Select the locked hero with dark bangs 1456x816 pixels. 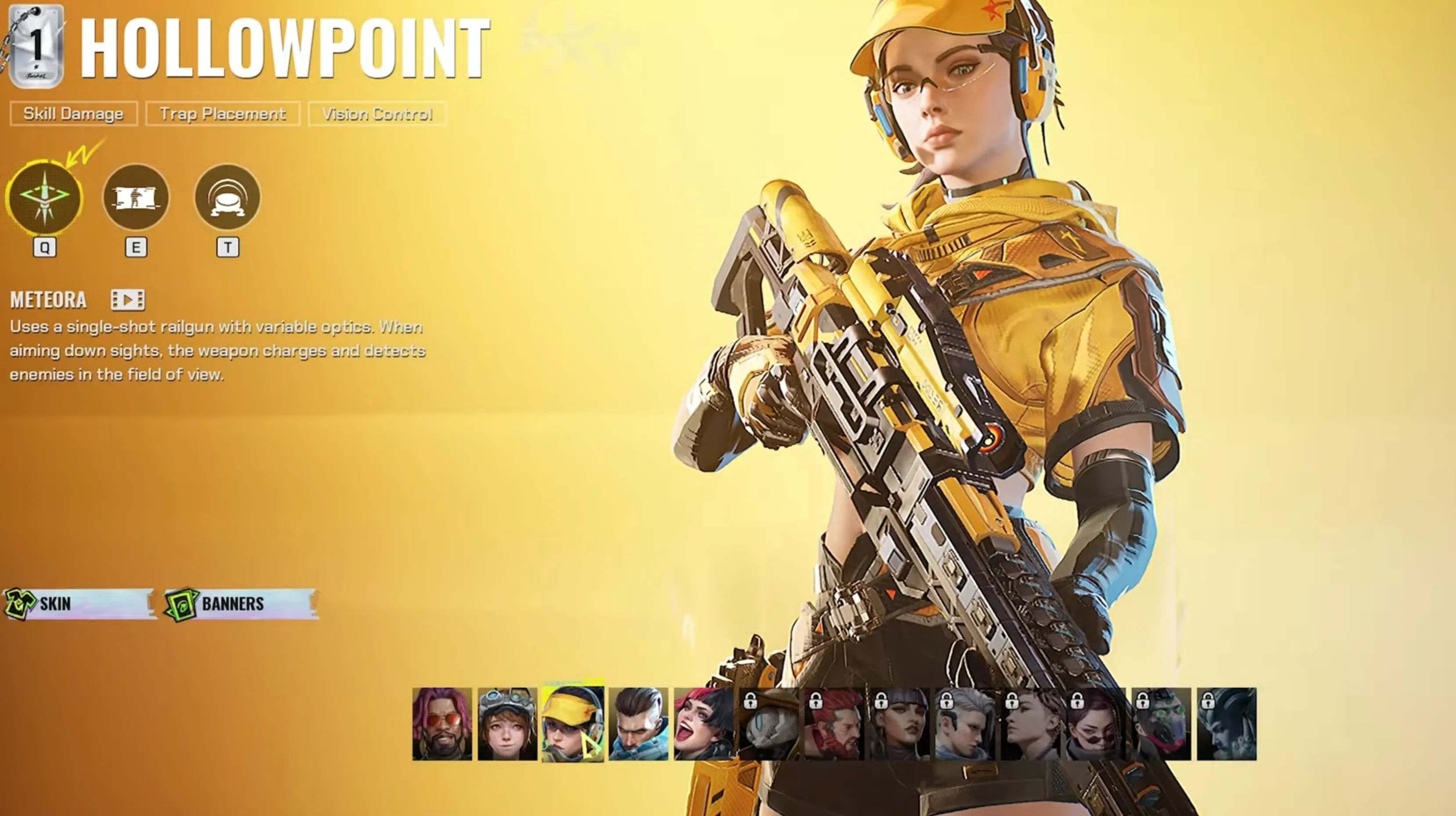pyautogui.click(x=900, y=724)
